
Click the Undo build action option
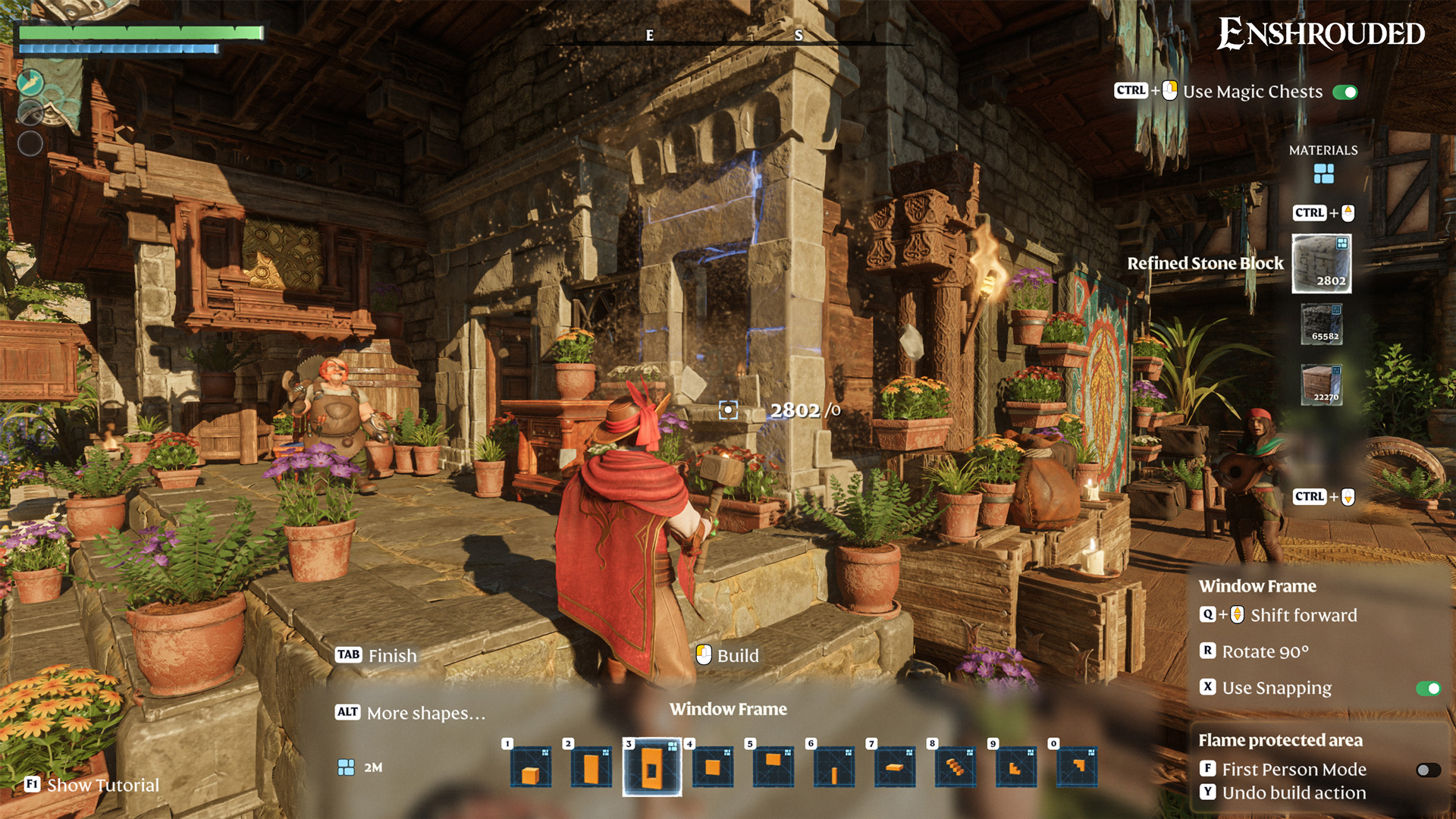(x=1294, y=793)
